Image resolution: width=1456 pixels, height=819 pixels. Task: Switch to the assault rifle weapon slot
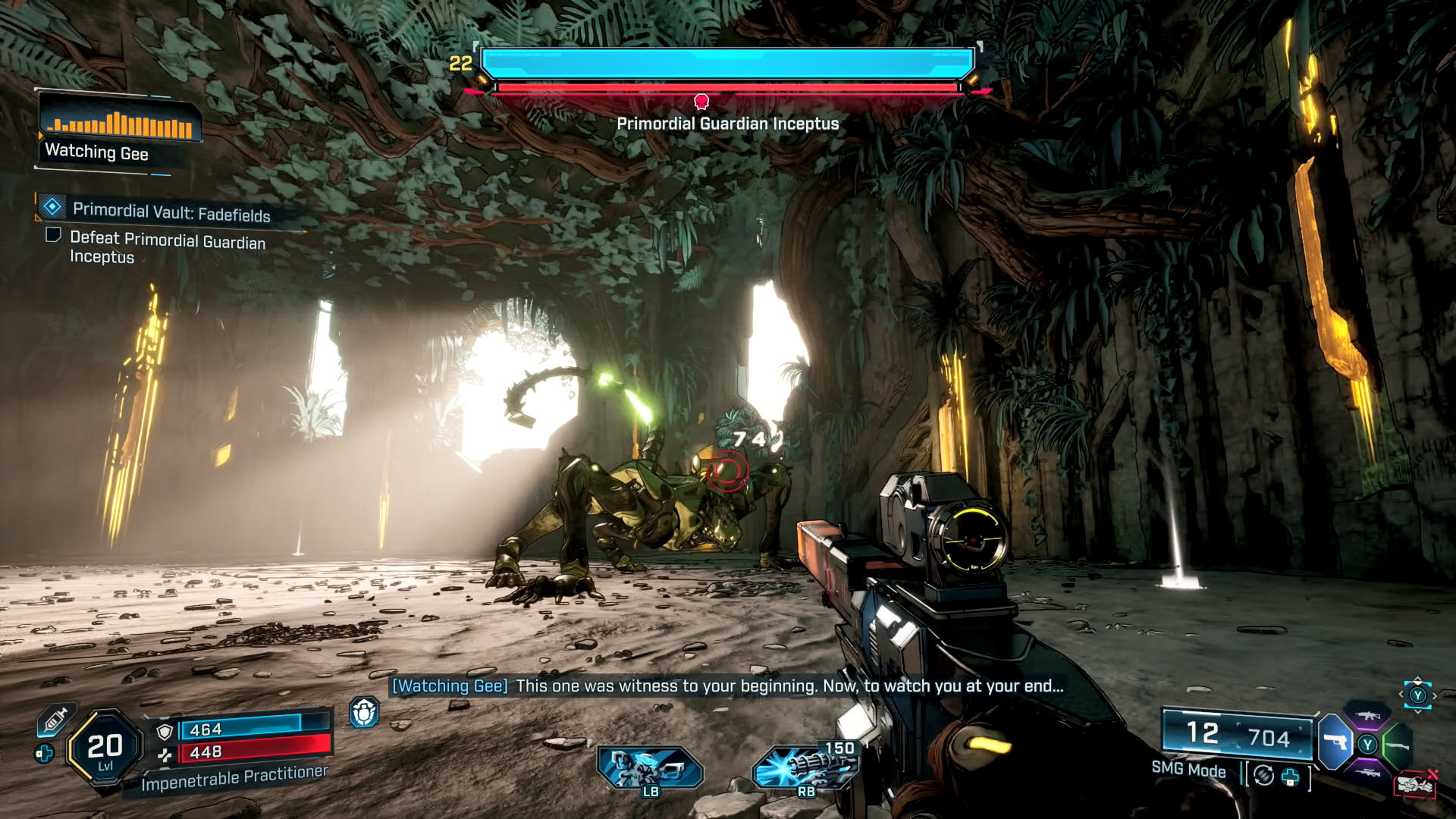1367,716
